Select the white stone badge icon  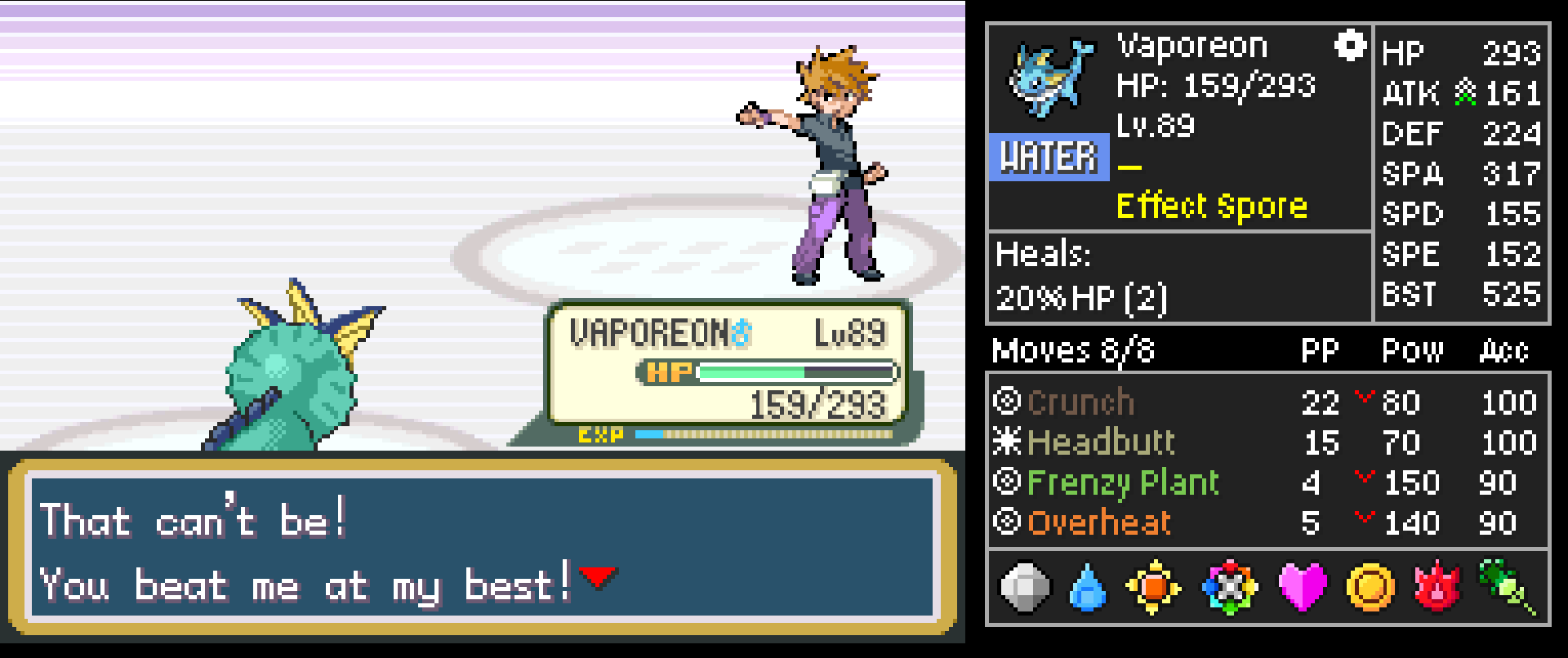click(x=1025, y=587)
